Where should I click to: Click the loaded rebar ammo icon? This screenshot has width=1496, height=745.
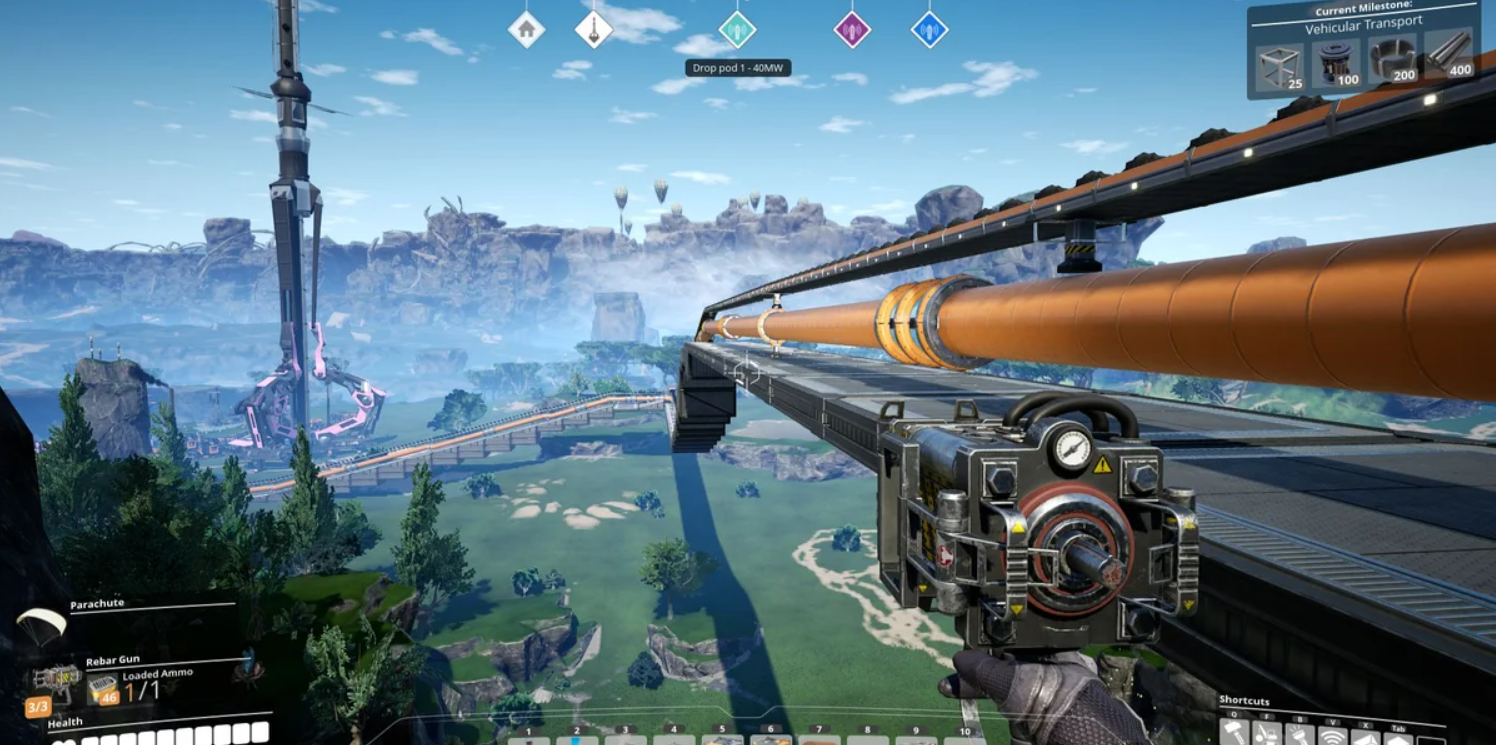(x=102, y=687)
